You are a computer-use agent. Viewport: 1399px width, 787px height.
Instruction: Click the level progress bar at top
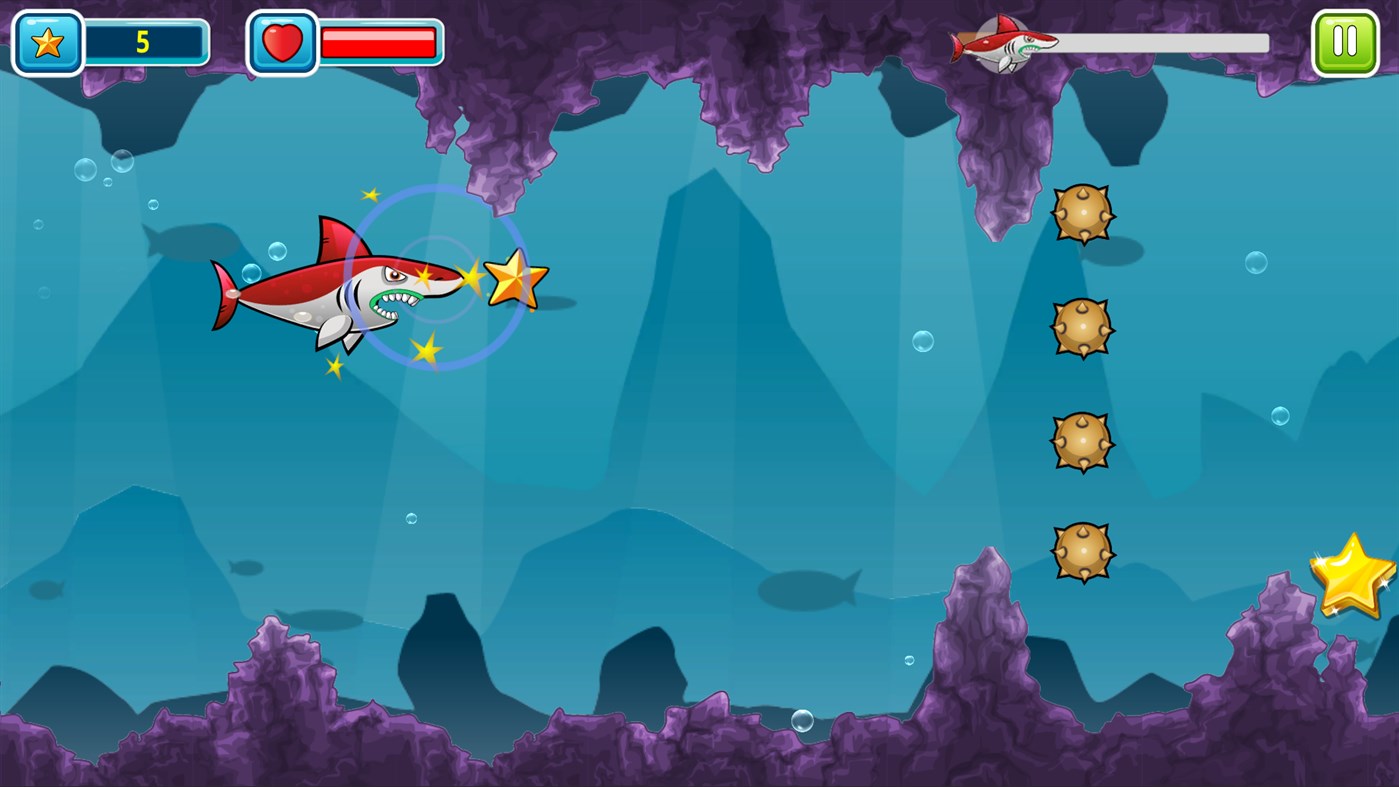[1150, 44]
